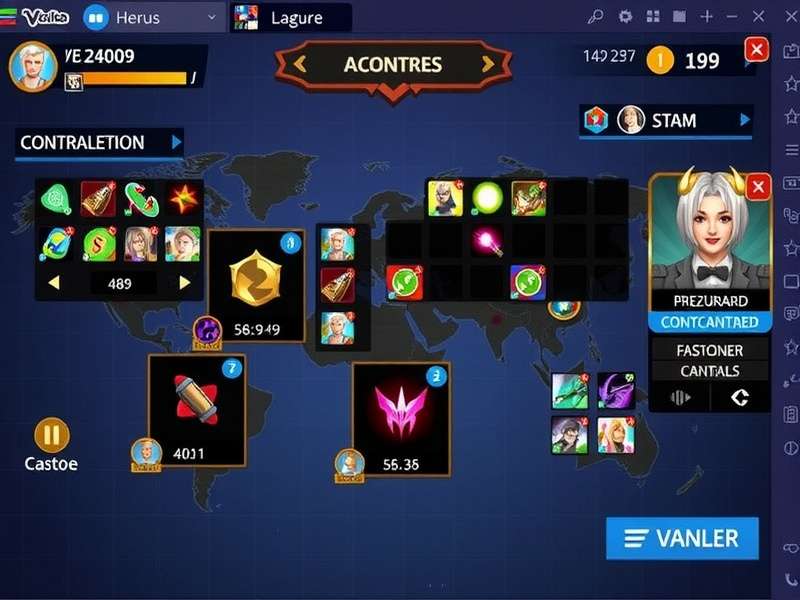Select the CONTCANTAED highlighted option

(709, 322)
